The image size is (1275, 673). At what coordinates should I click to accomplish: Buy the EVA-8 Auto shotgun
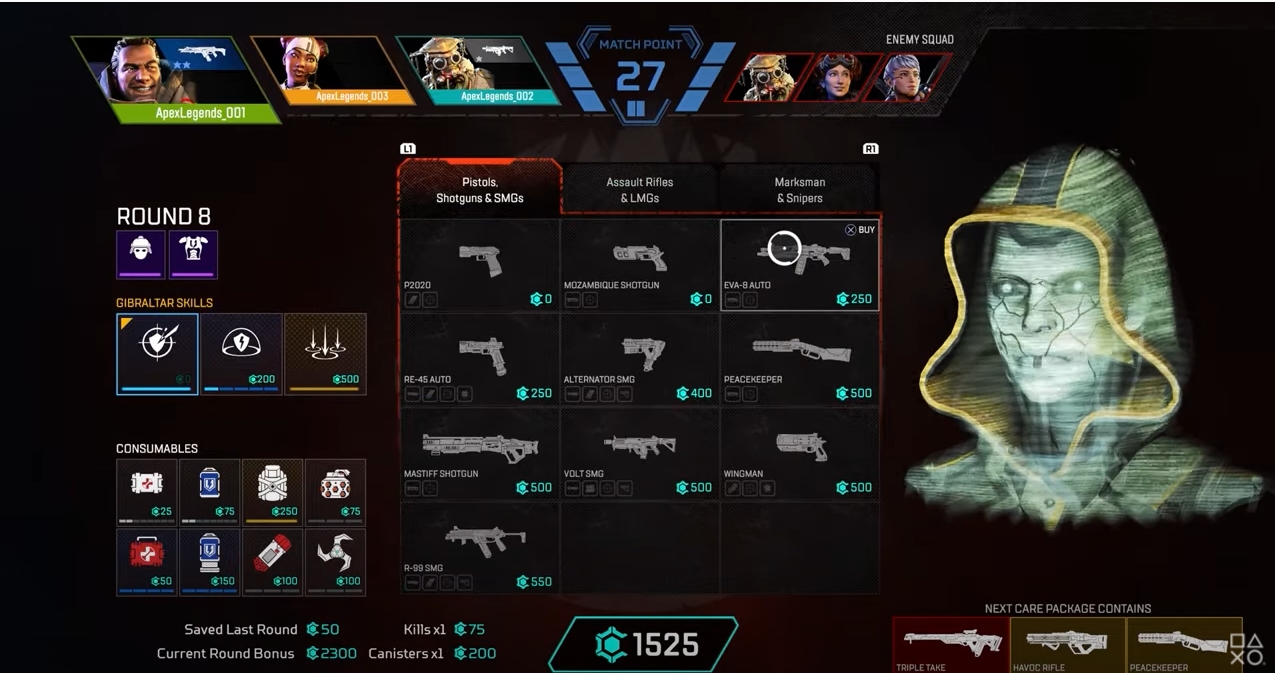[799, 265]
